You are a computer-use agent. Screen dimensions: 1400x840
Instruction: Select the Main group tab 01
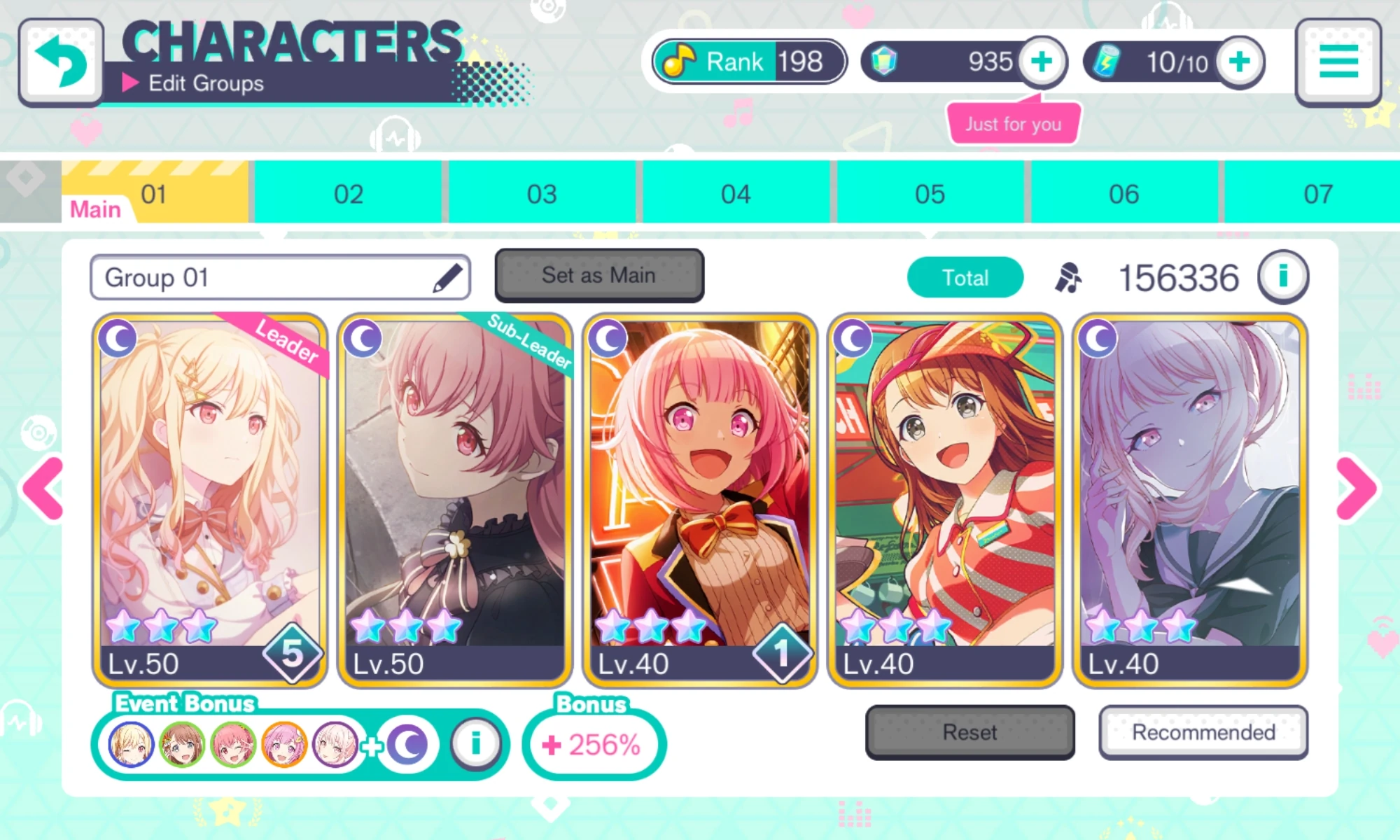[154, 192]
